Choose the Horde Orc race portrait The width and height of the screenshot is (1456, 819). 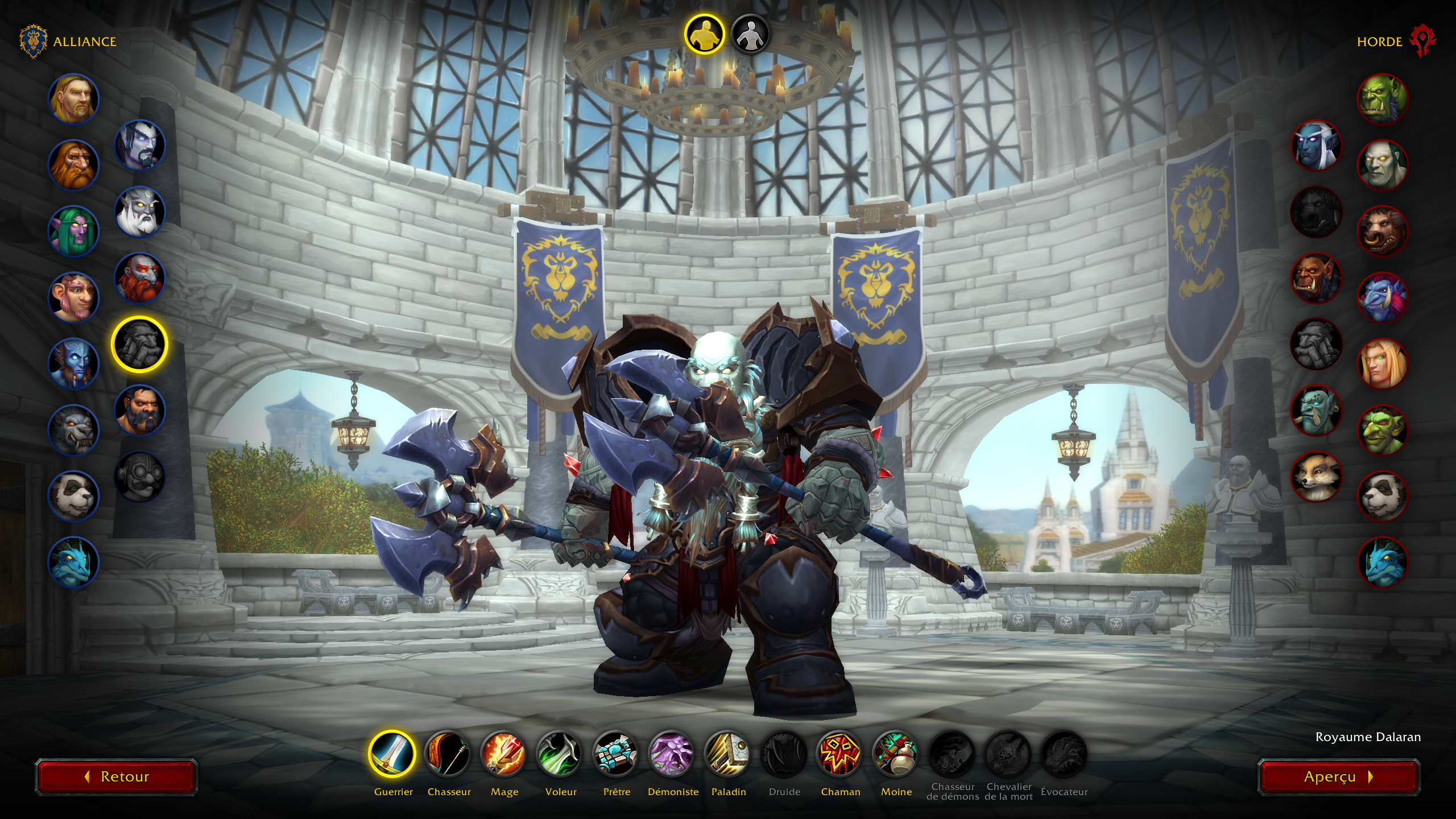[x=1383, y=99]
